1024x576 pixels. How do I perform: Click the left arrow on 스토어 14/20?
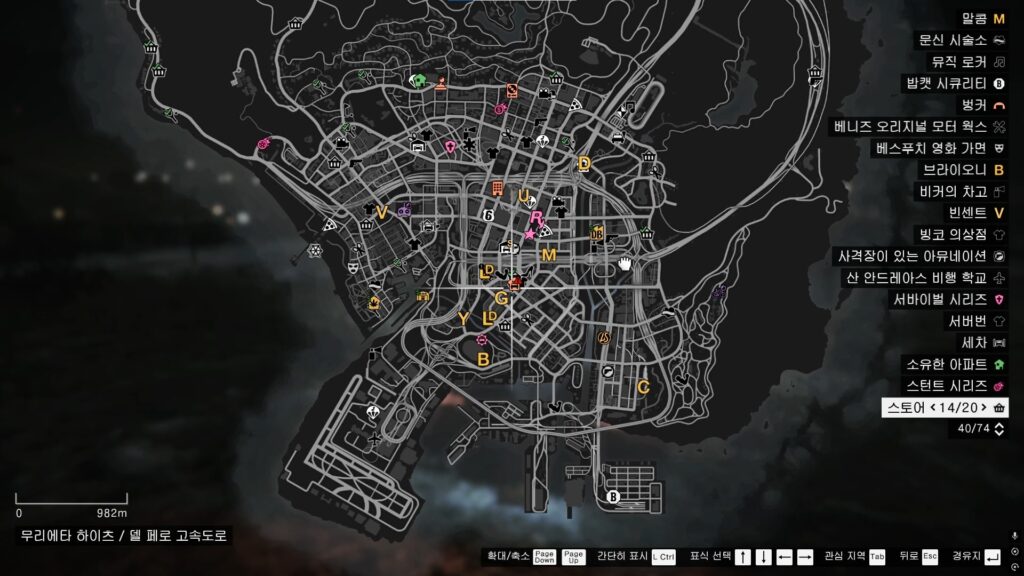[x=932, y=407]
